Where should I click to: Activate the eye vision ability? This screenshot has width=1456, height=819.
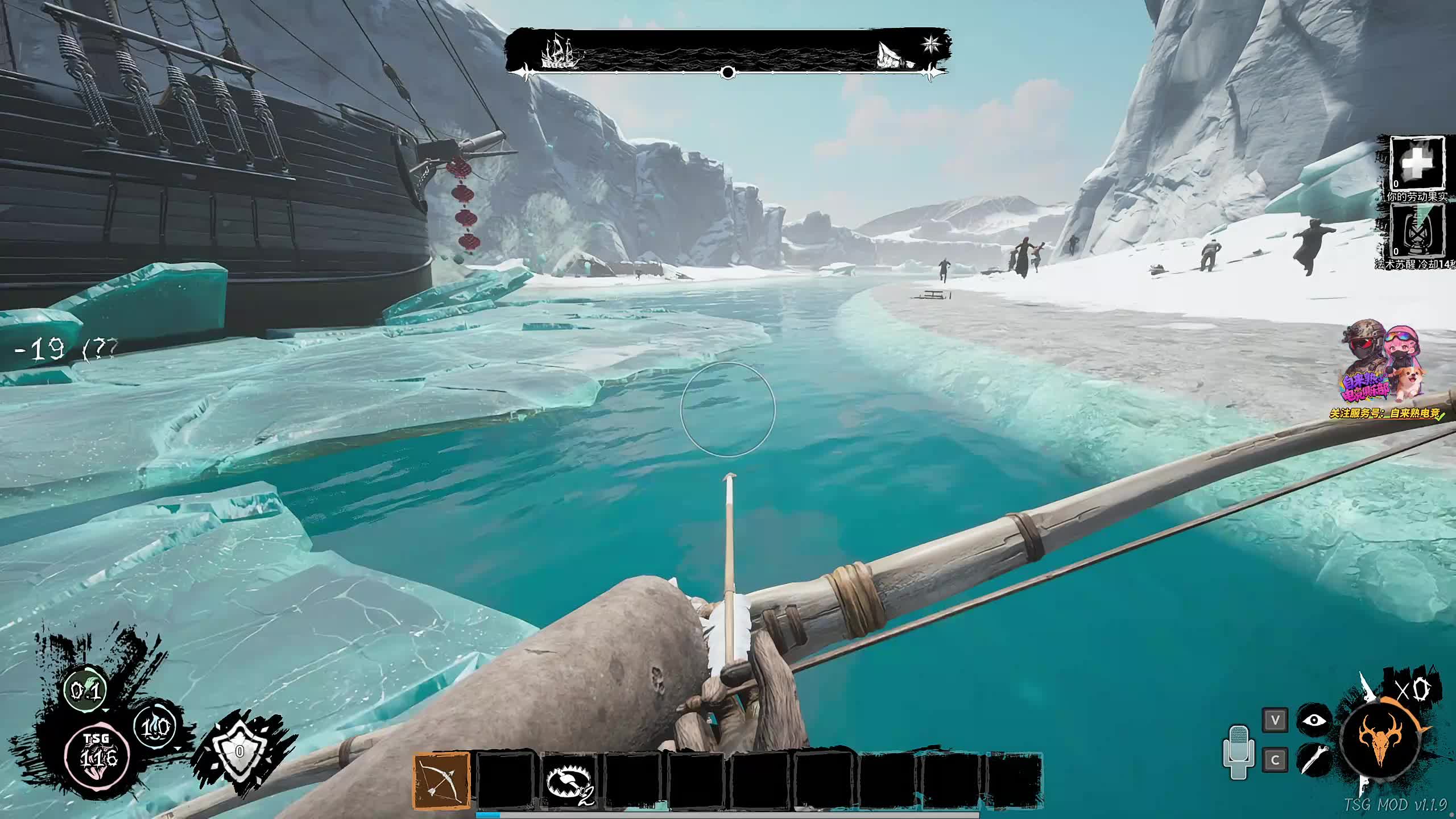pos(1314,721)
